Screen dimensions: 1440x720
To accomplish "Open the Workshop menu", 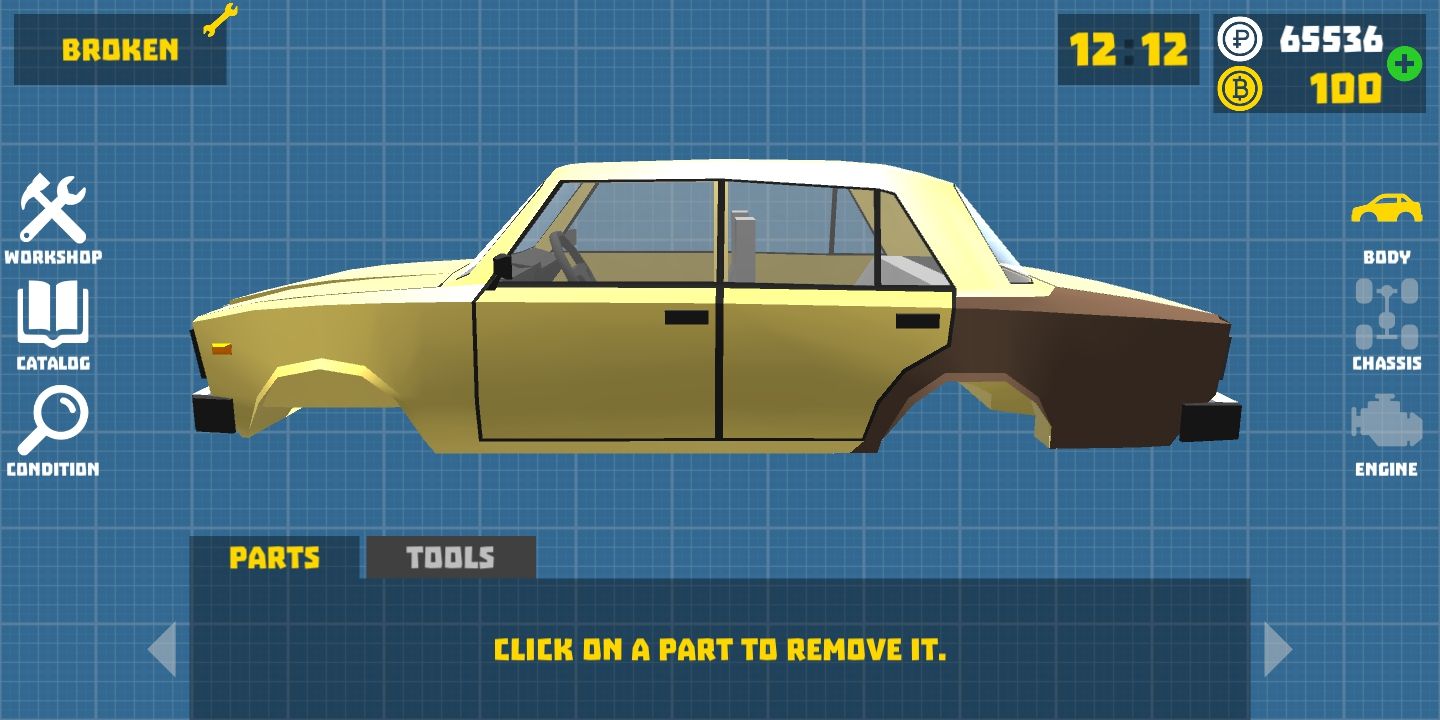I will tap(53, 218).
